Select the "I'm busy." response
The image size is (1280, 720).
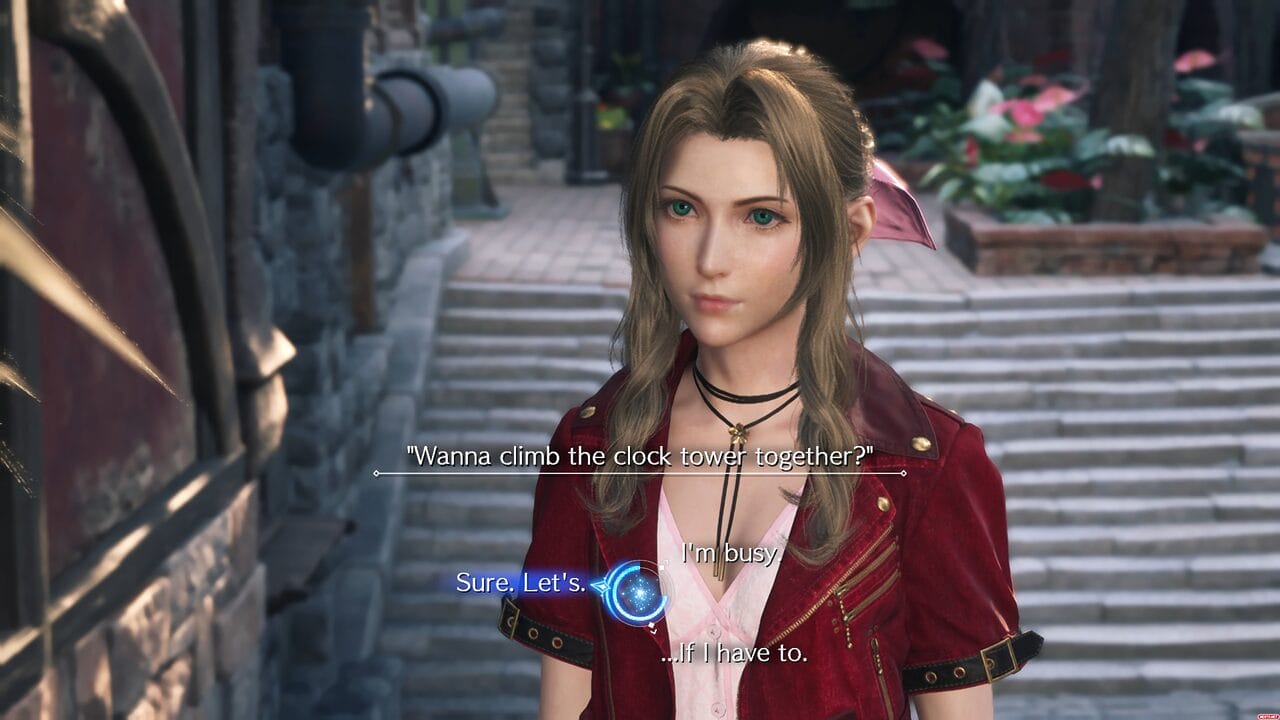pyautogui.click(x=729, y=553)
